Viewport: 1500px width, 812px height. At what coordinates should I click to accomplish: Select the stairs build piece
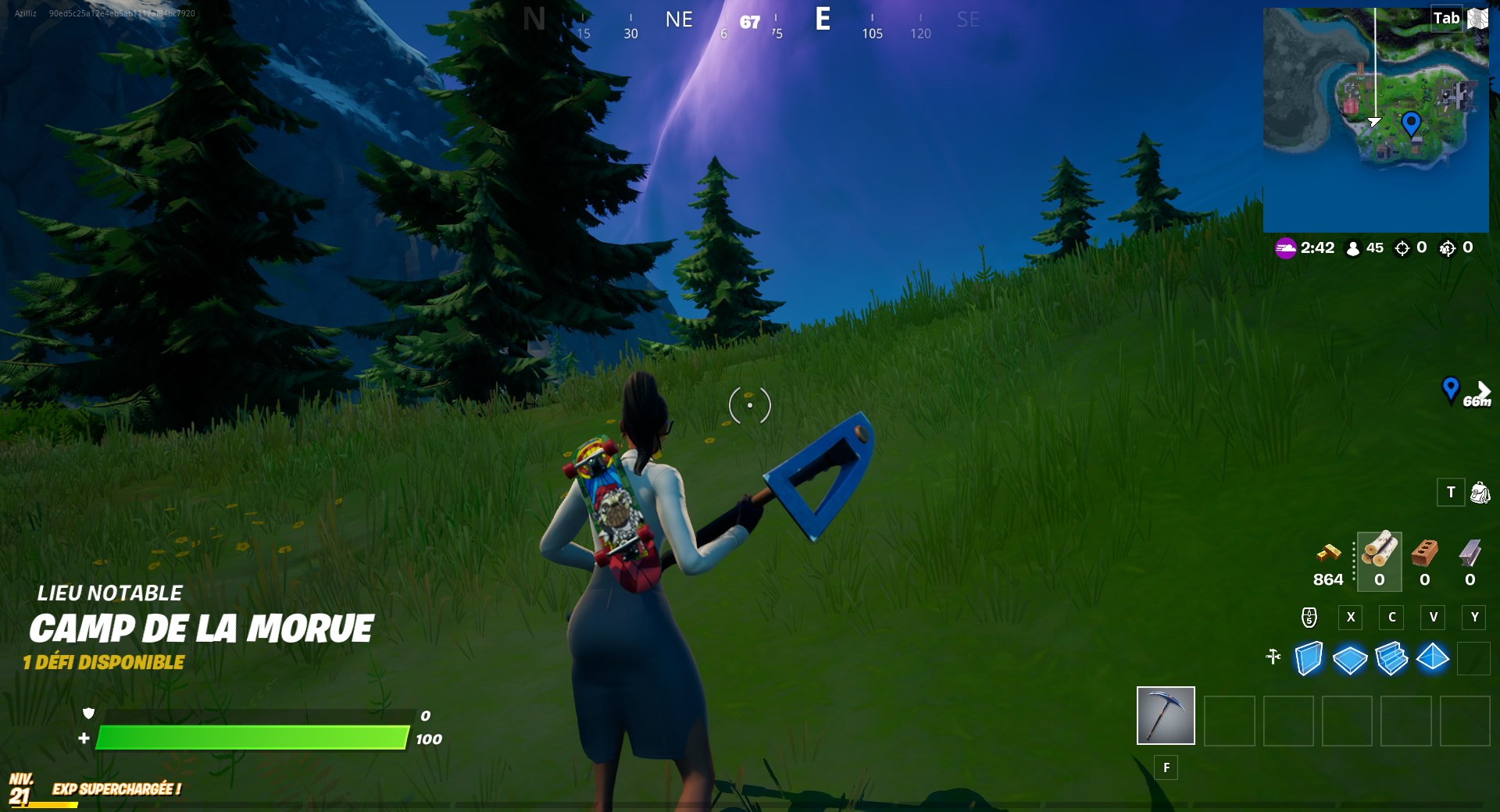click(x=1391, y=658)
